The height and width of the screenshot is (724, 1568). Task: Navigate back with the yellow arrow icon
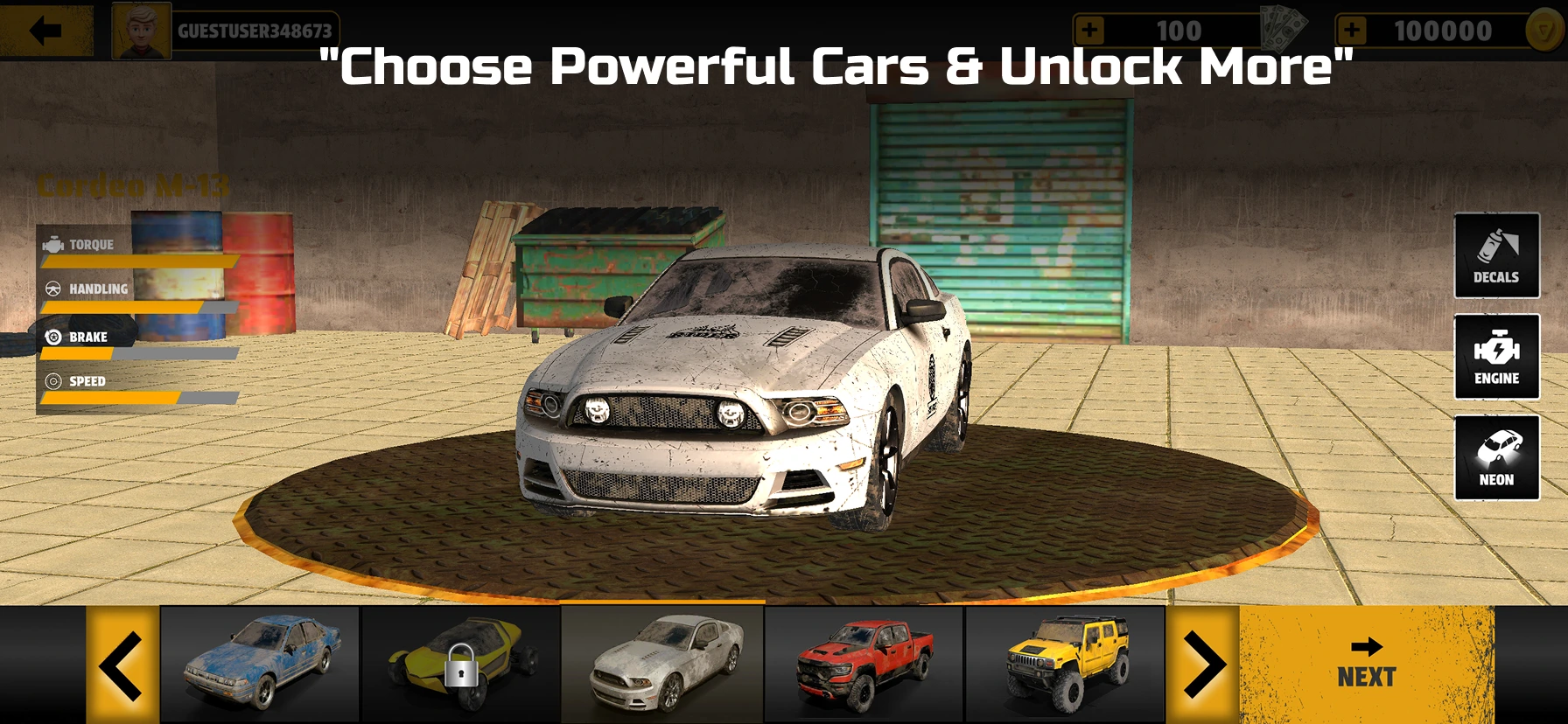[45, 29]
